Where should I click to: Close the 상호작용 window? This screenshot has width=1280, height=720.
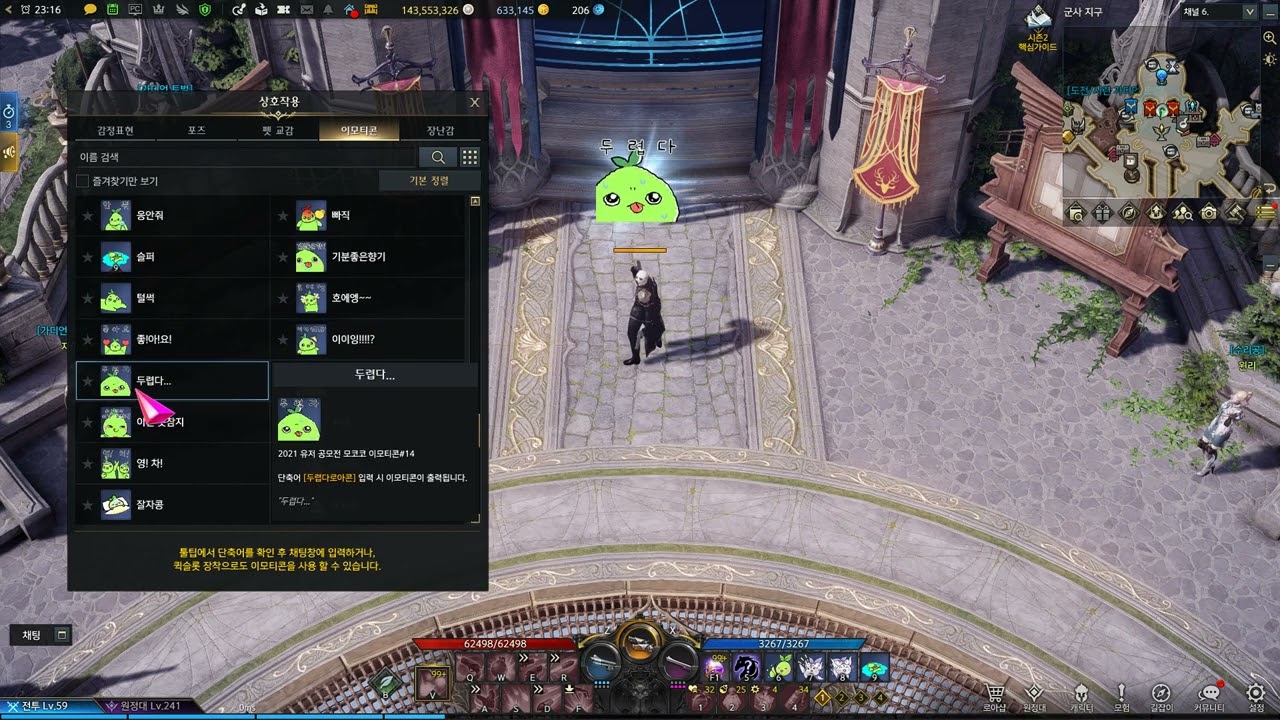pos(474,102)
